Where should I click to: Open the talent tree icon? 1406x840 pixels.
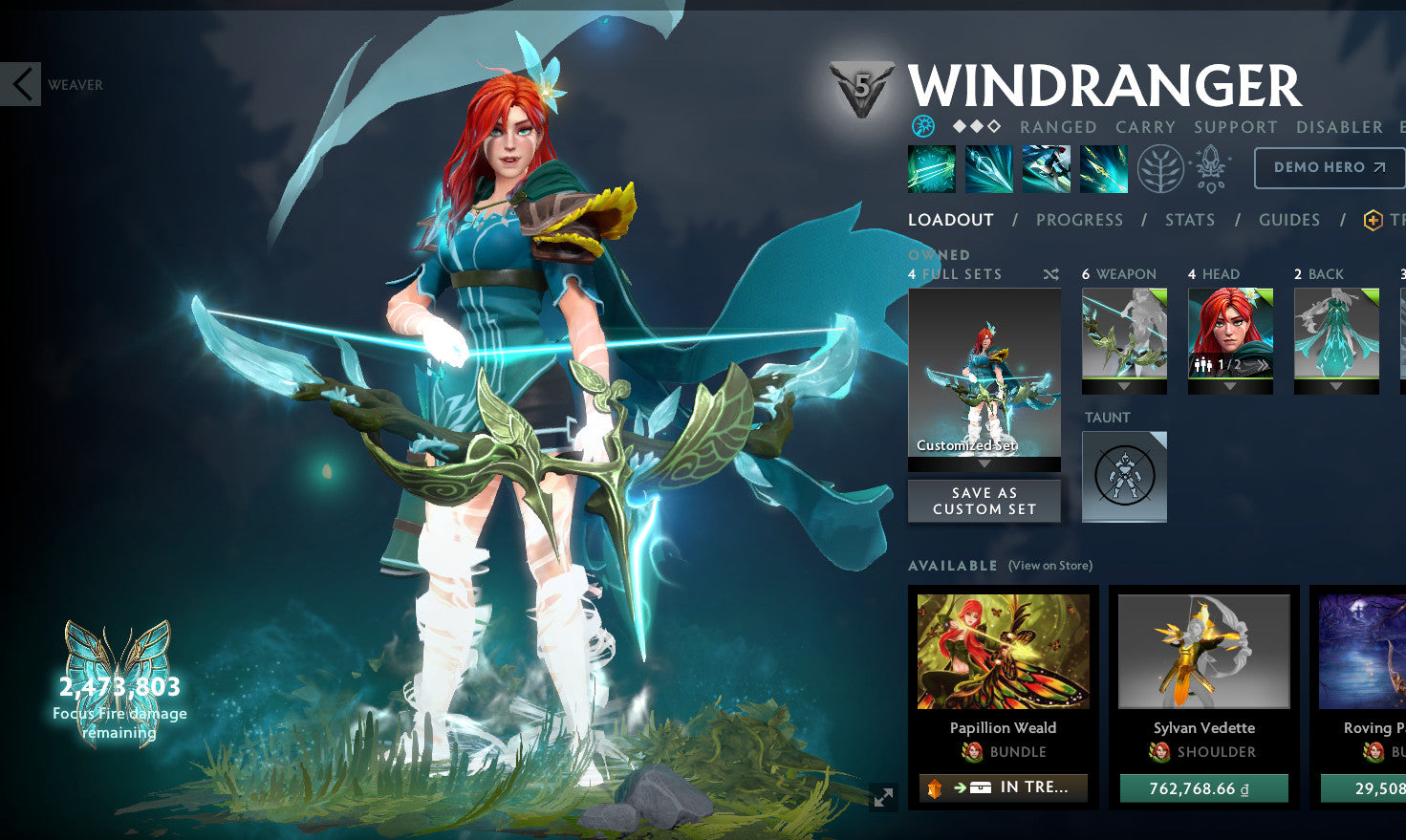[x=1160, y=169]
